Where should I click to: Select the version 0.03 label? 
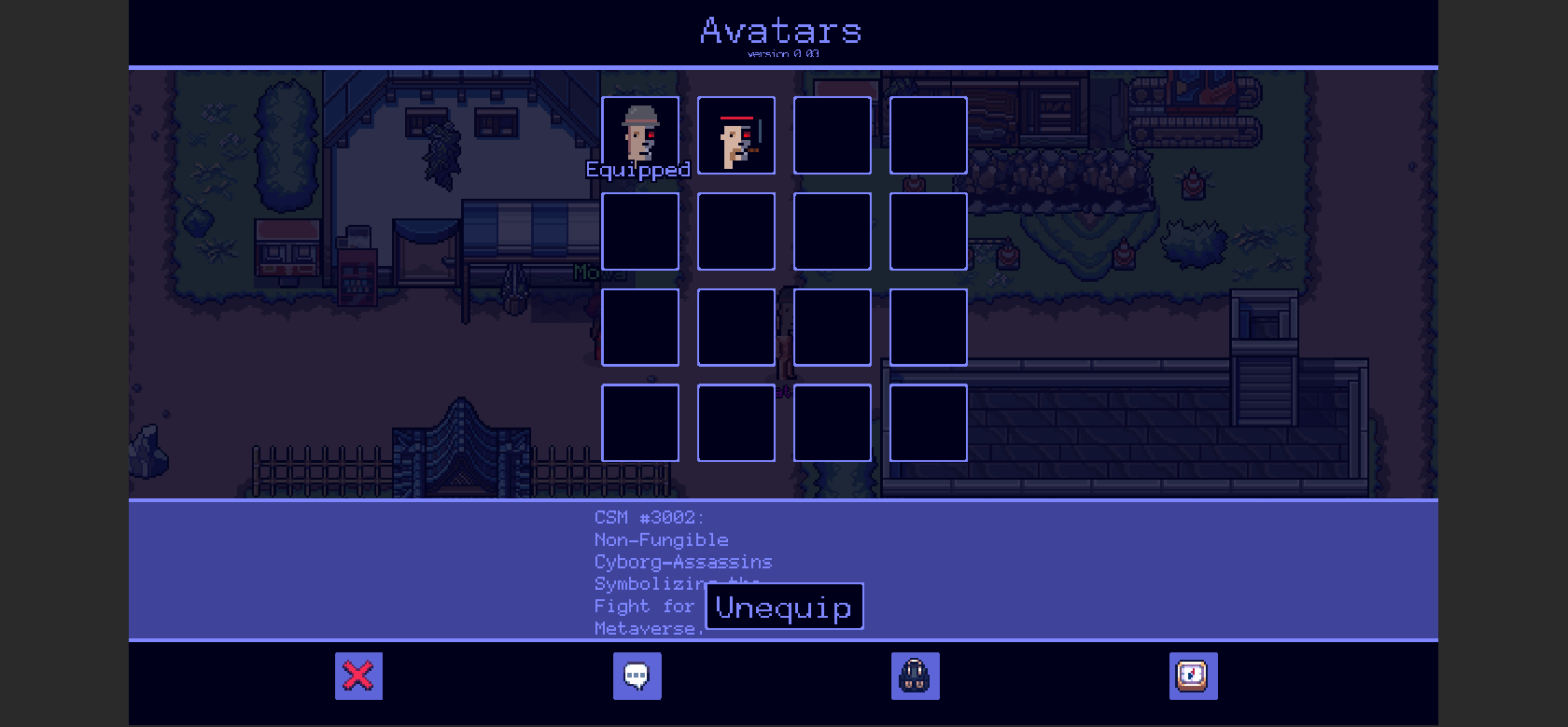pyautogui.click(x=780, y=54)
